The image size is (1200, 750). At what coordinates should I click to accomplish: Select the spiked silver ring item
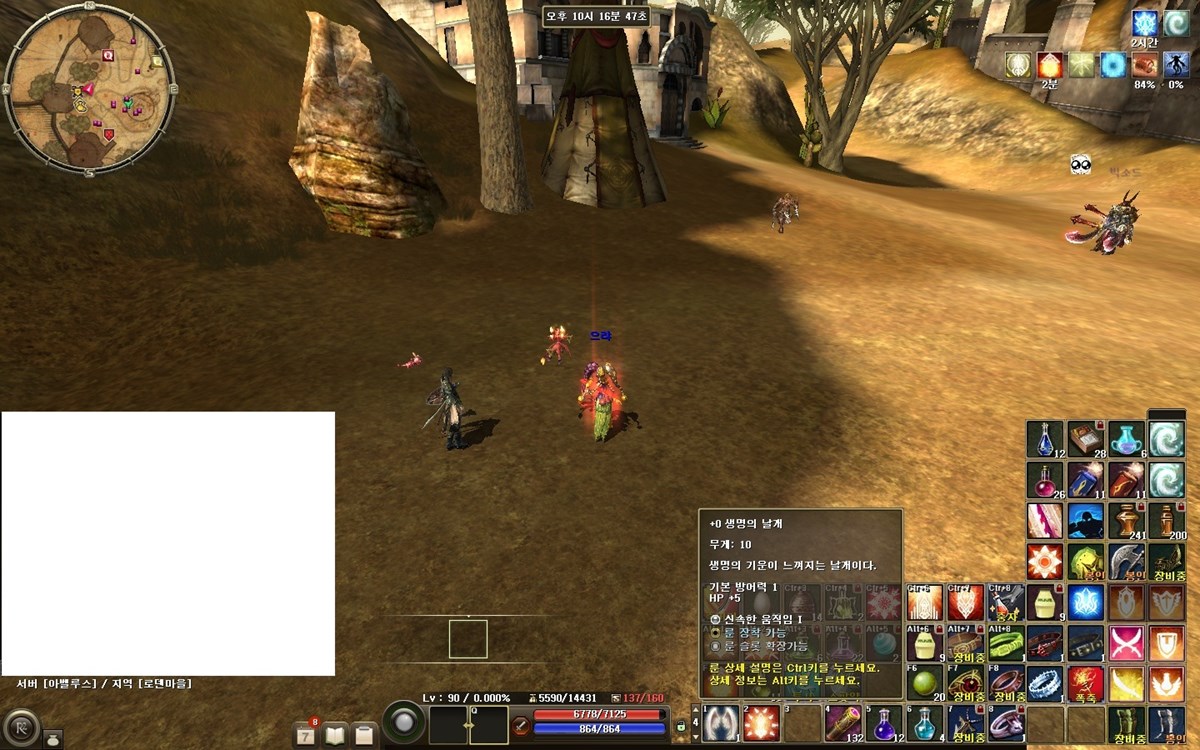1045,683
